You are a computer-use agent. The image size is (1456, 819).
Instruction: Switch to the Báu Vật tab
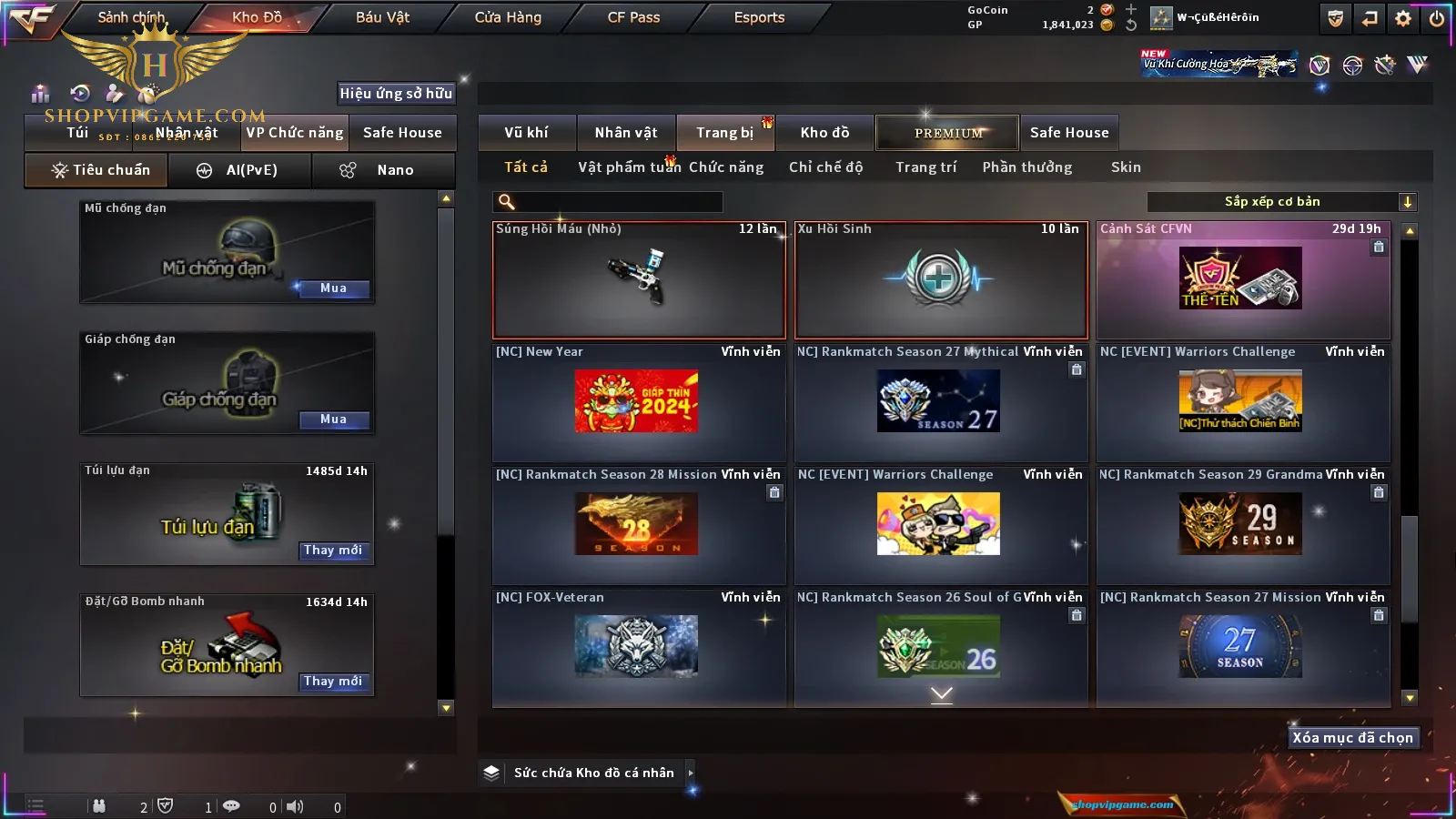[382, 17]
